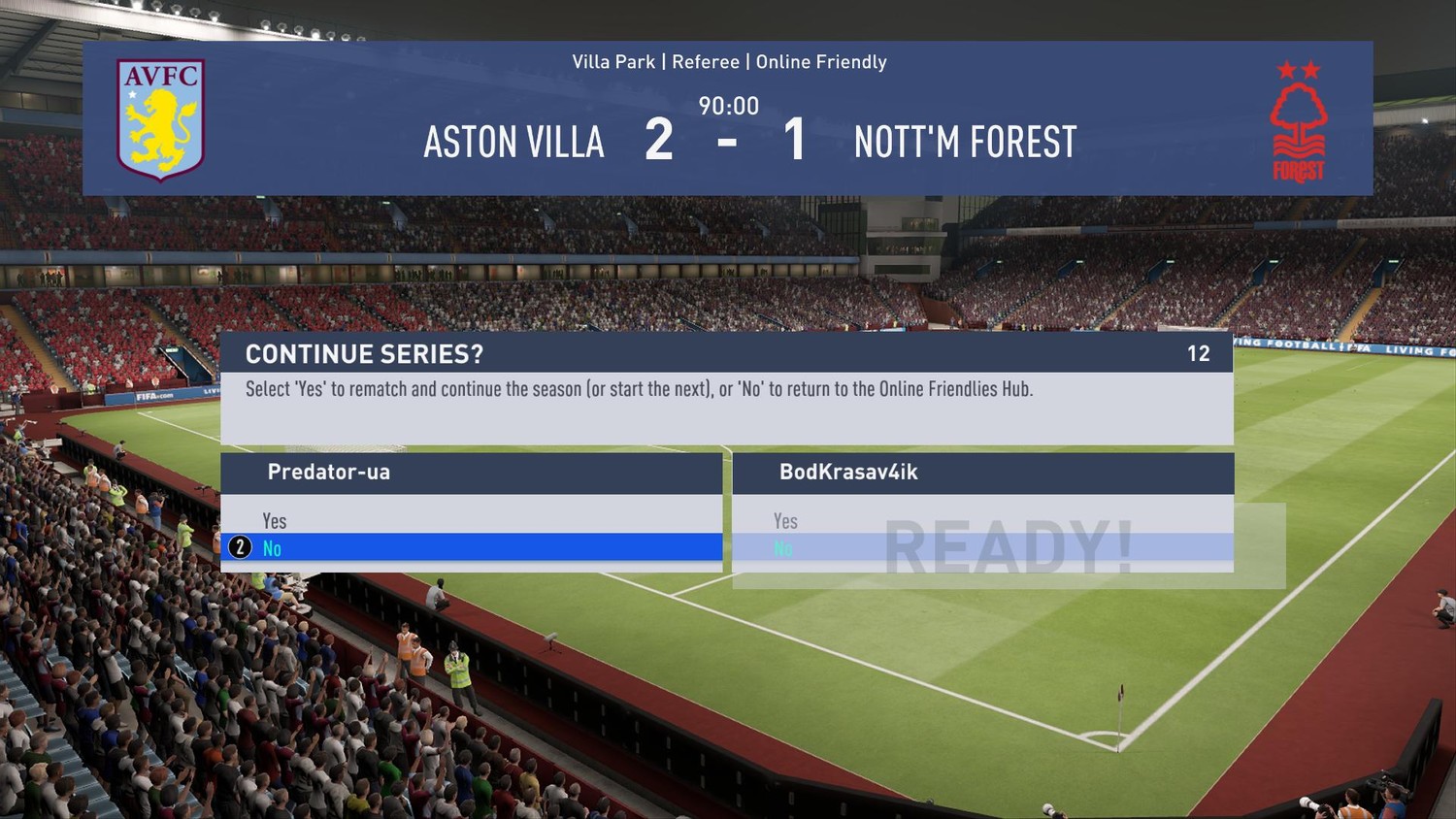The height and width of the screenshot is (819, 1456).
Task: Select the highlighted 'No' option for Predator-ua
Action: tap(273, 548)
